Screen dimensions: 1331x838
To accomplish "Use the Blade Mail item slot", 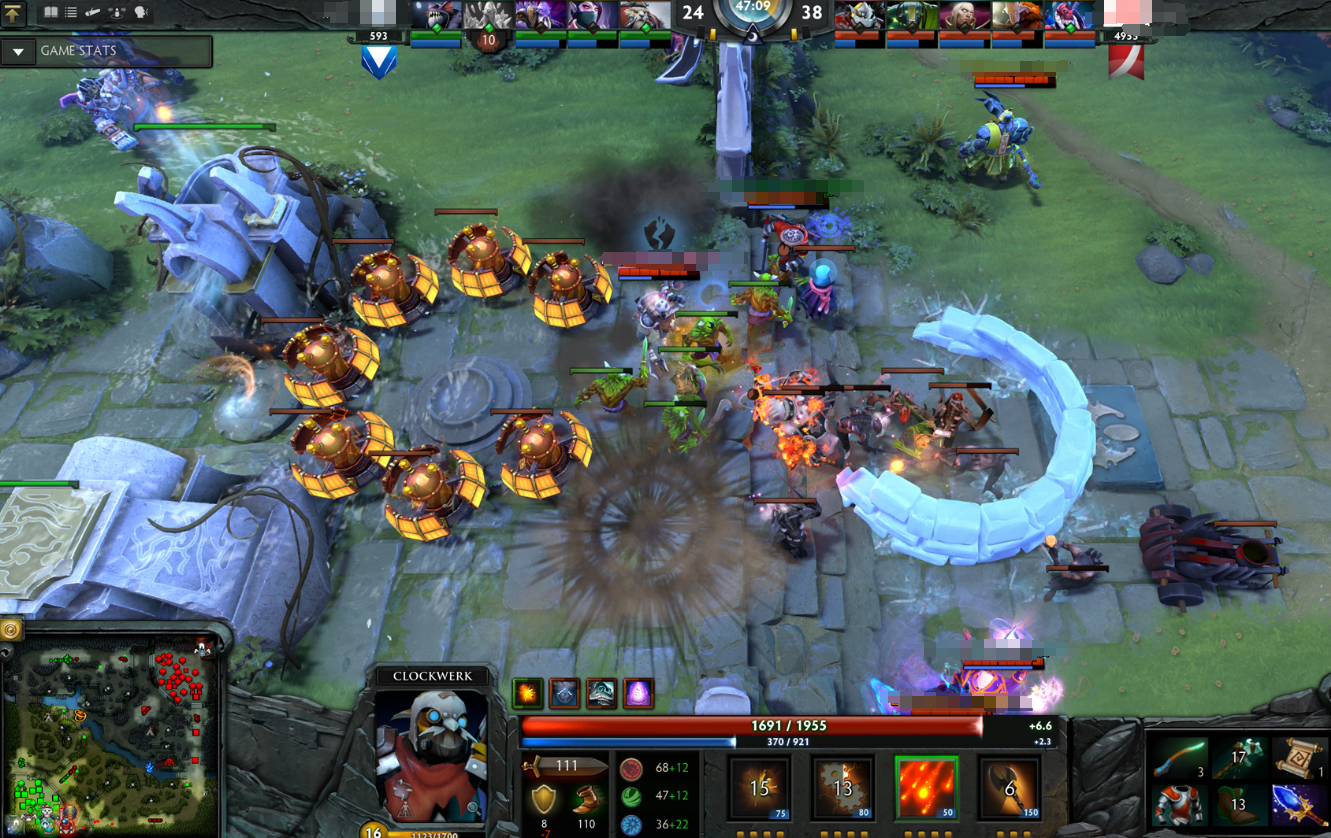I will pyautogui.click(x=1179, y=804).
